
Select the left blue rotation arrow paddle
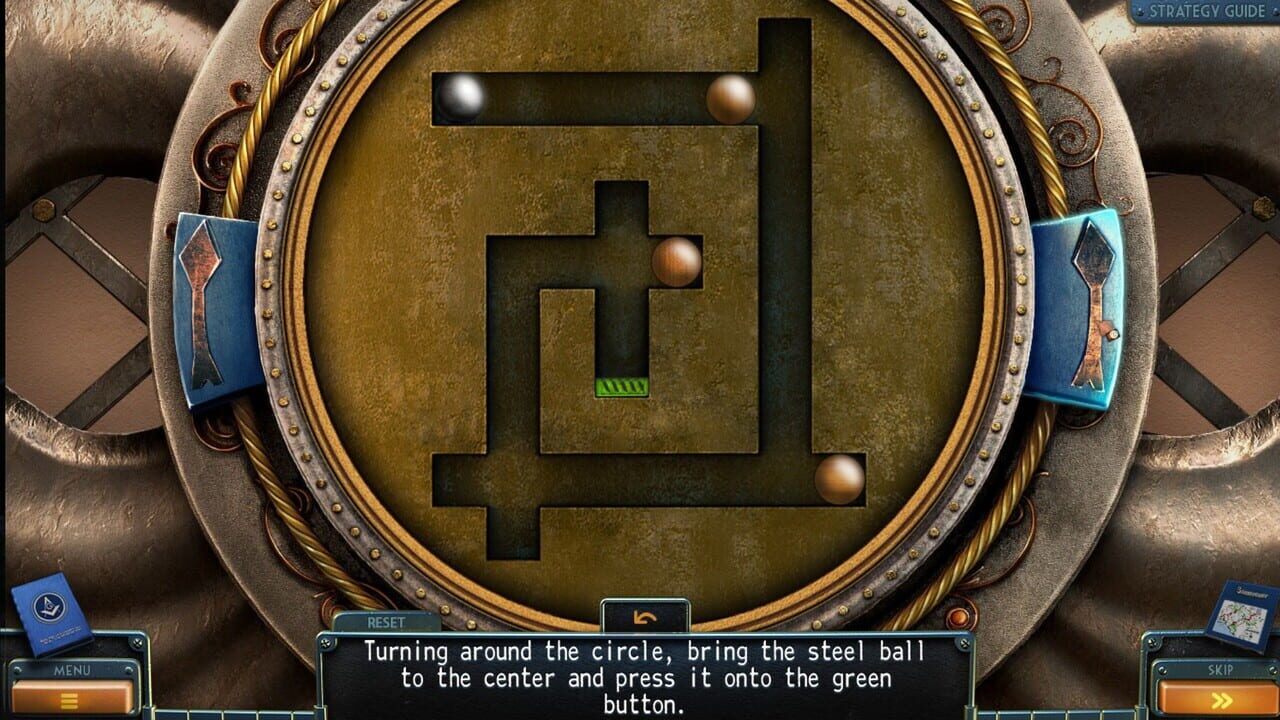click(x=210, y=305)
